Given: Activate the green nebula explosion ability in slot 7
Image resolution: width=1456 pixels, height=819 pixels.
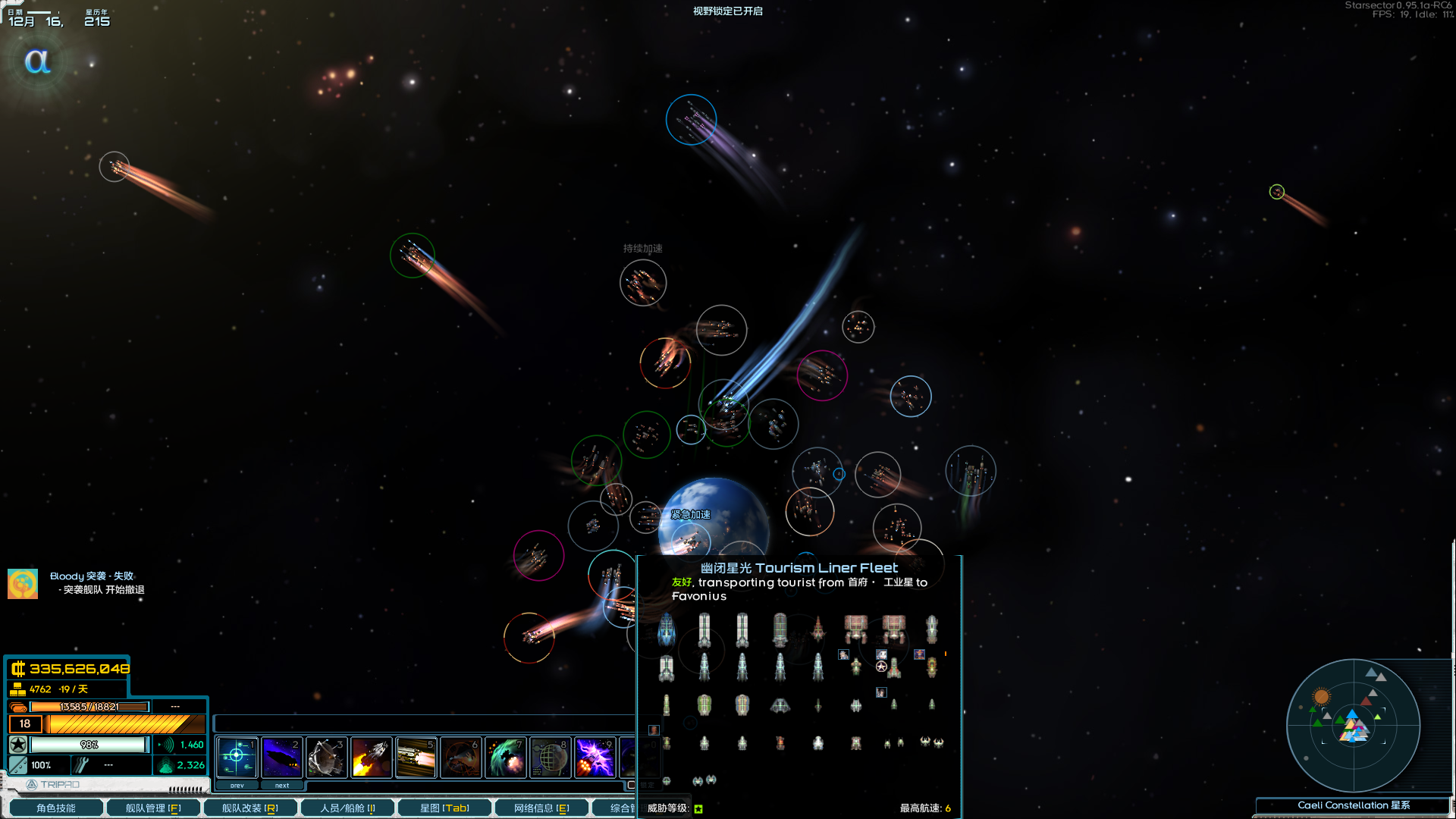Looking at the screenshot, I should click(505, 756).
